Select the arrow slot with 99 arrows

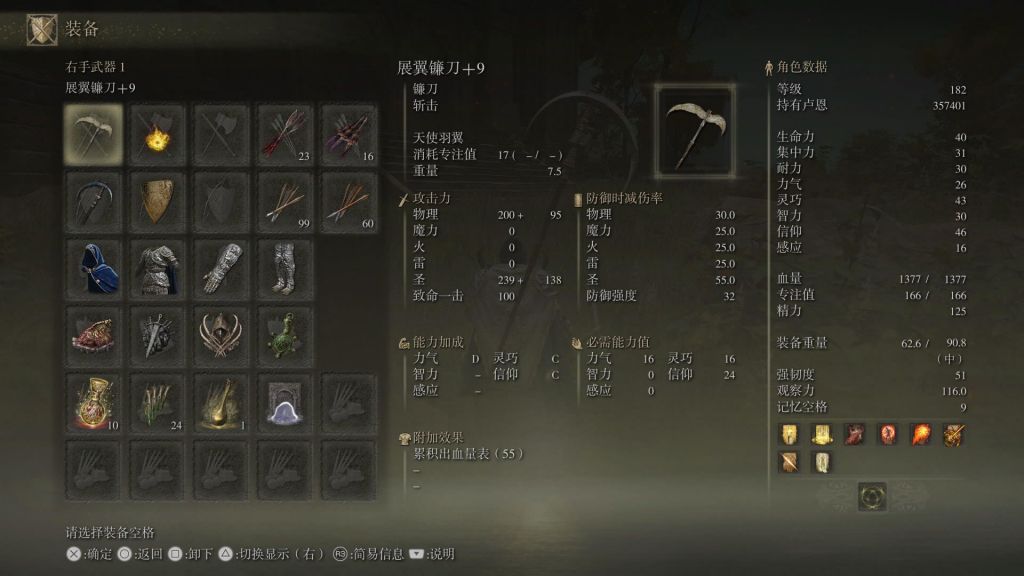click(286, 201)
